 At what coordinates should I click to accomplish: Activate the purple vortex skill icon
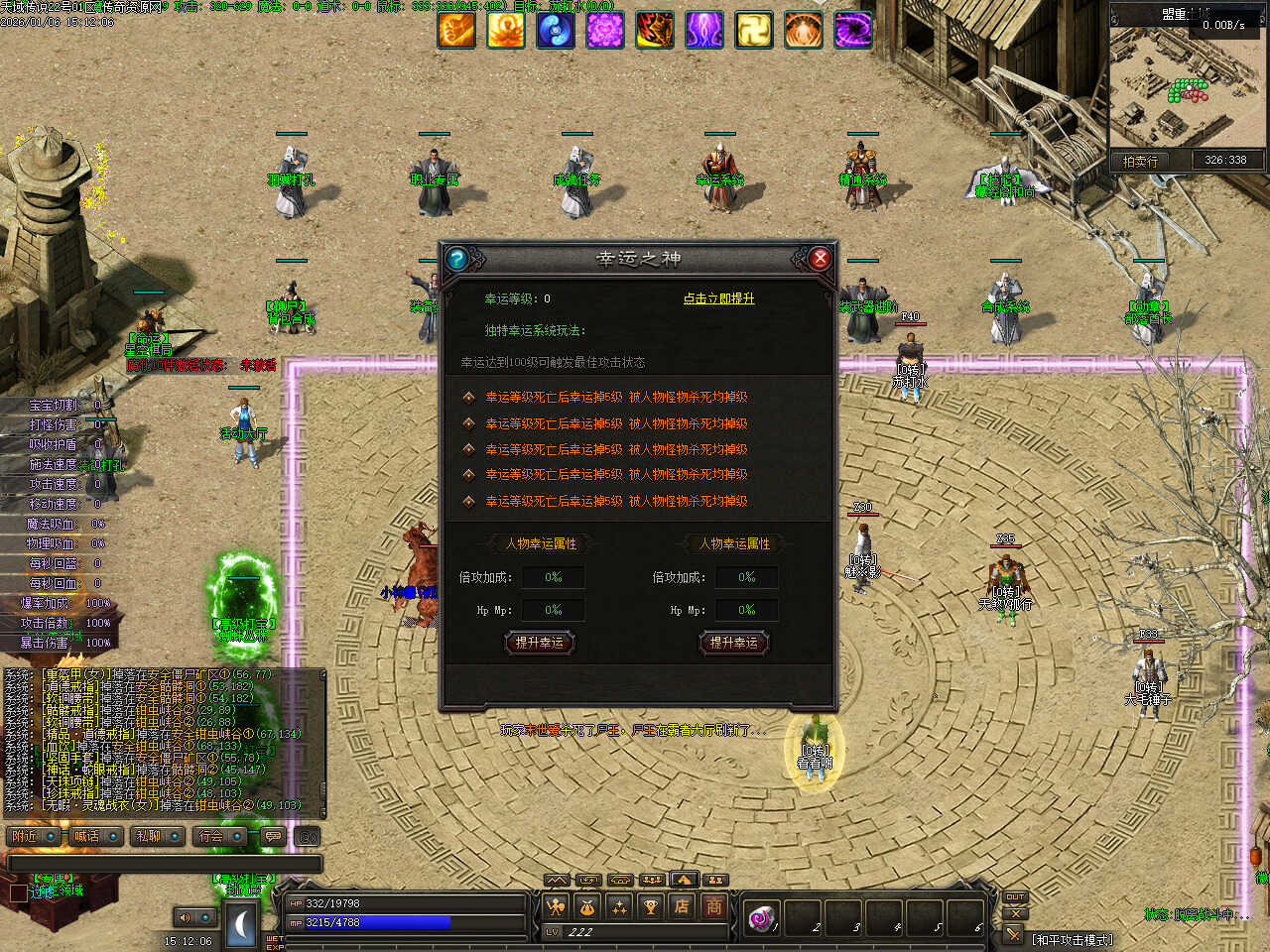(x=853, y=30)
